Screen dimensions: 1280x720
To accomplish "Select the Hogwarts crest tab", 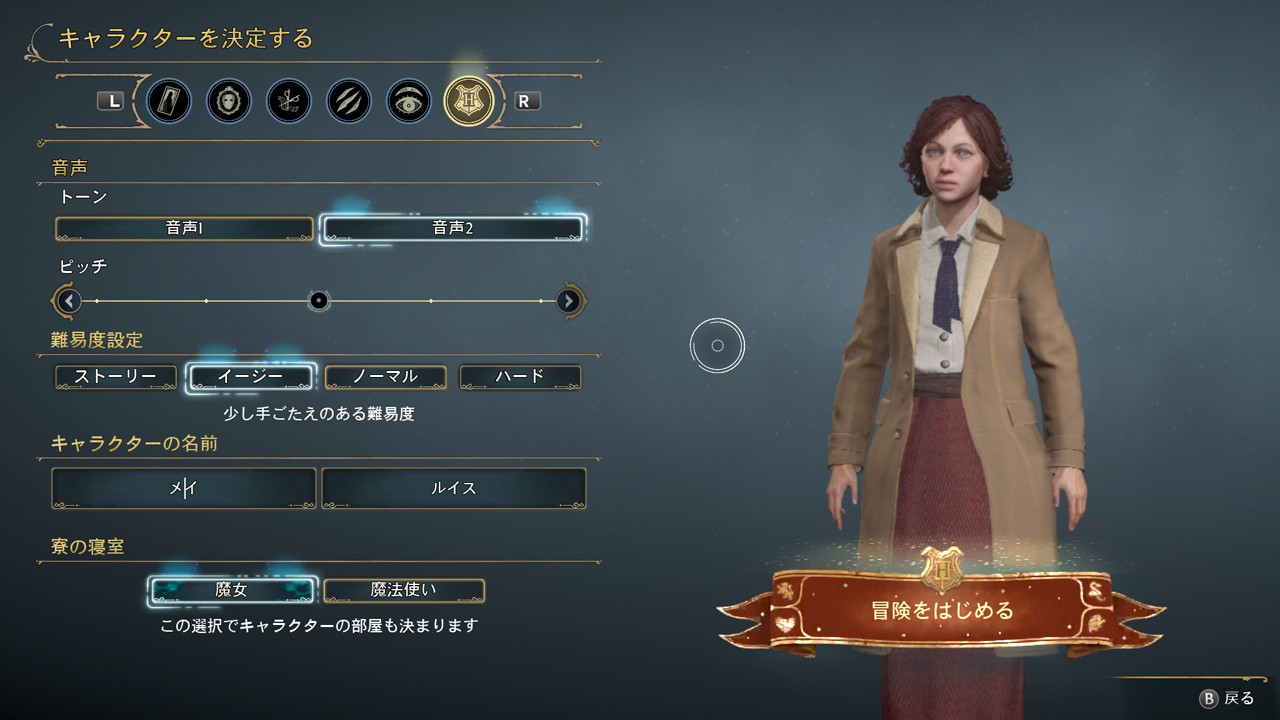I will tap(469, 101).
